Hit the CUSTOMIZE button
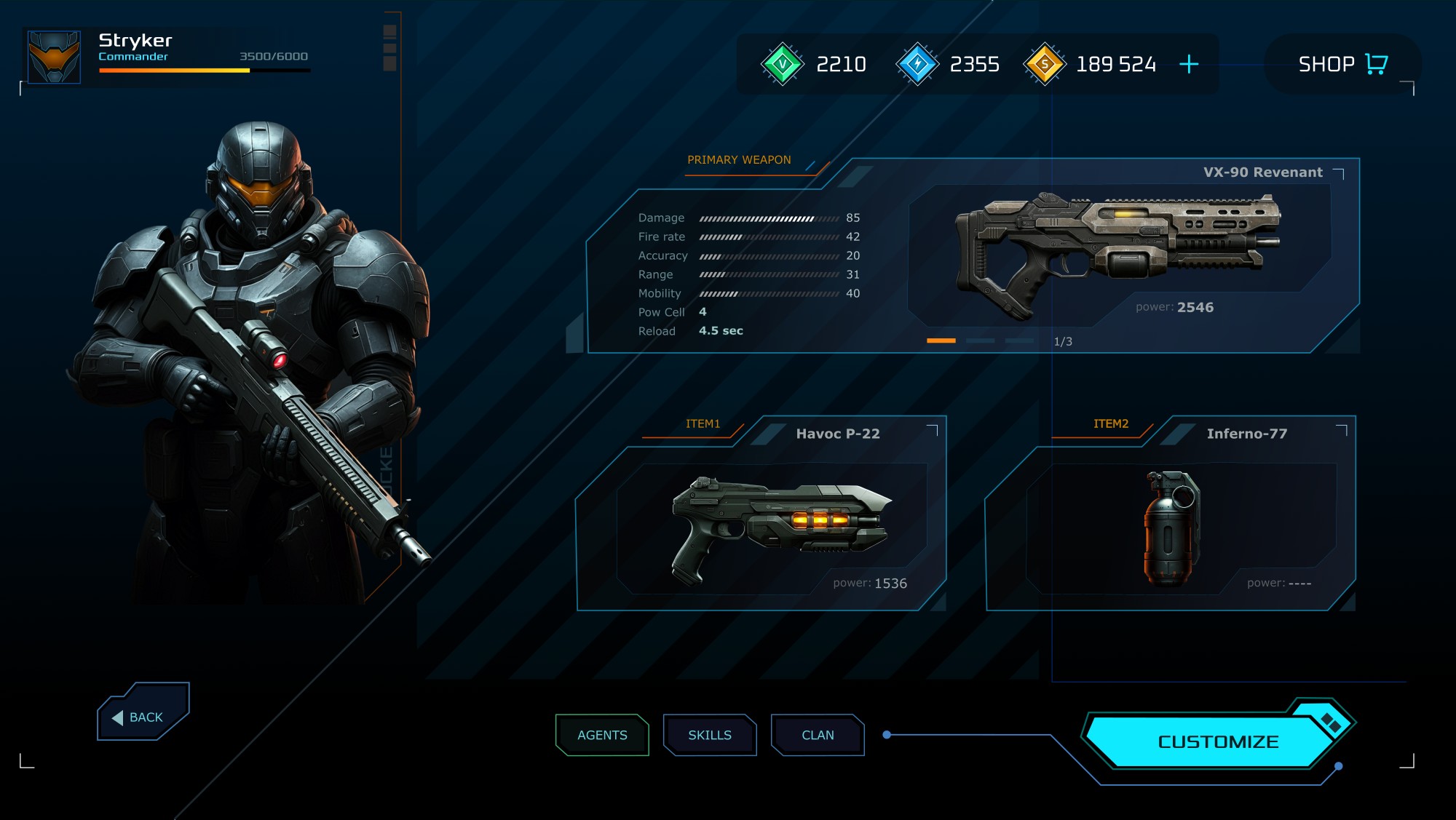The width and height of the screenshot is (1456, 820). pos(1217,741)
